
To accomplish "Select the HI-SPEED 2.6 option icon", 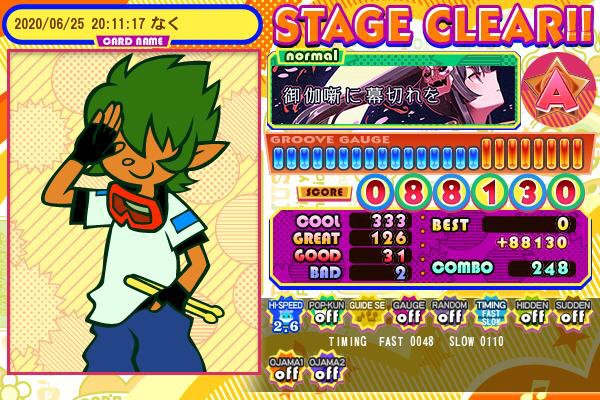I will 285,314.
